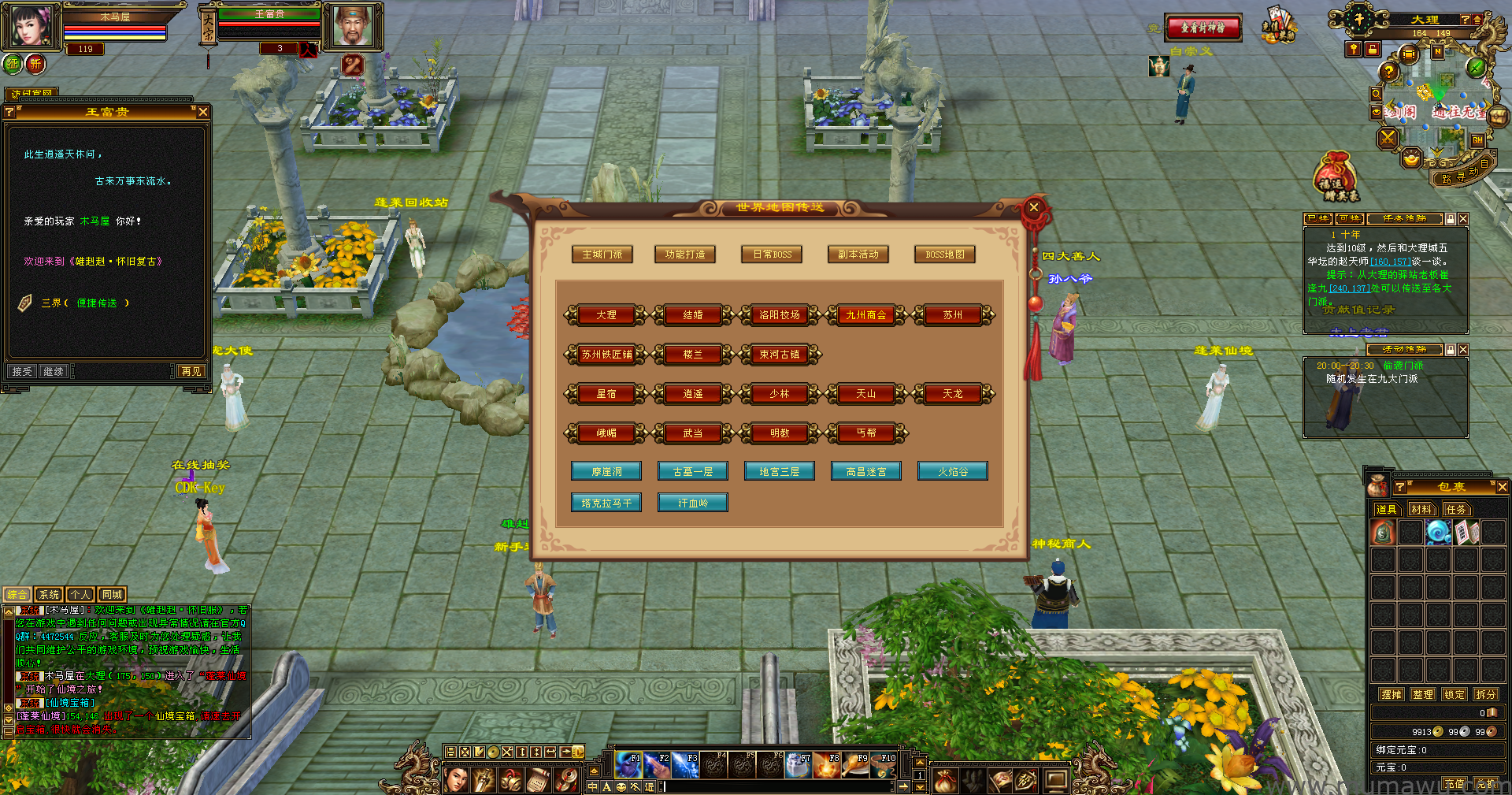The height and width of the screenshot is (795, 1512).
Task: Click the 再见 goodbye button
Action: pyautogui.click(x=191, y=371)
